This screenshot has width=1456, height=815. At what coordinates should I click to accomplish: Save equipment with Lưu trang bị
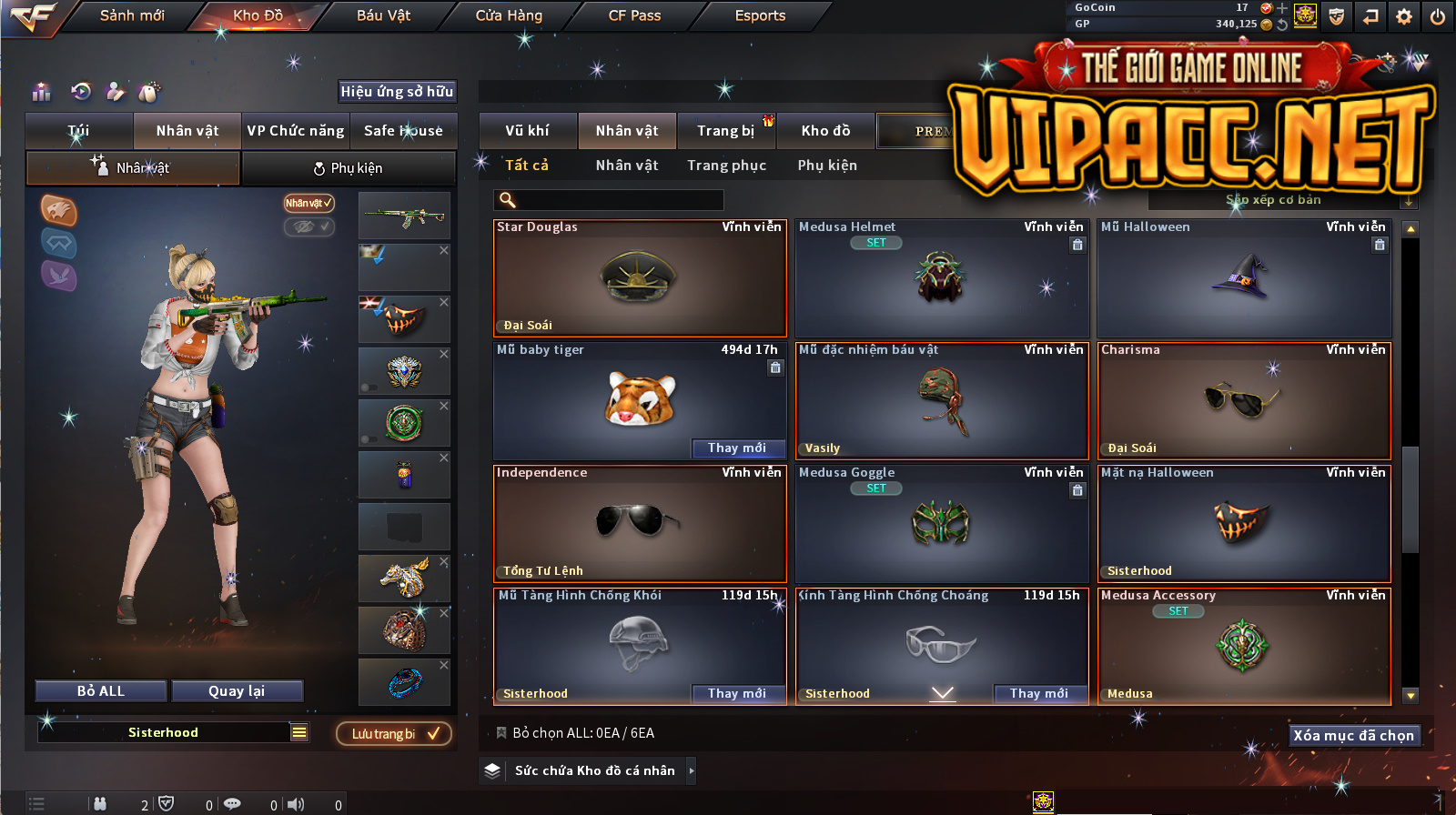pyautogui.click(x=394, y=734)
